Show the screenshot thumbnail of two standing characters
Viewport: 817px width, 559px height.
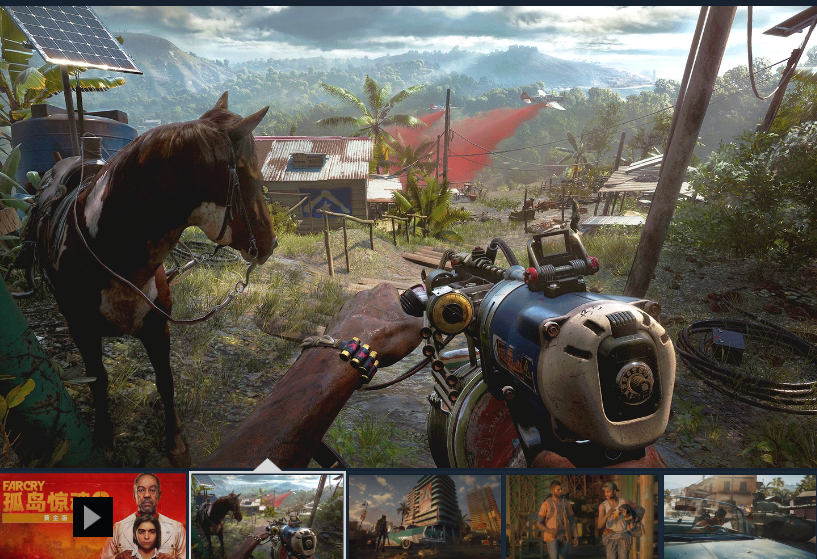tap(581, 516)
